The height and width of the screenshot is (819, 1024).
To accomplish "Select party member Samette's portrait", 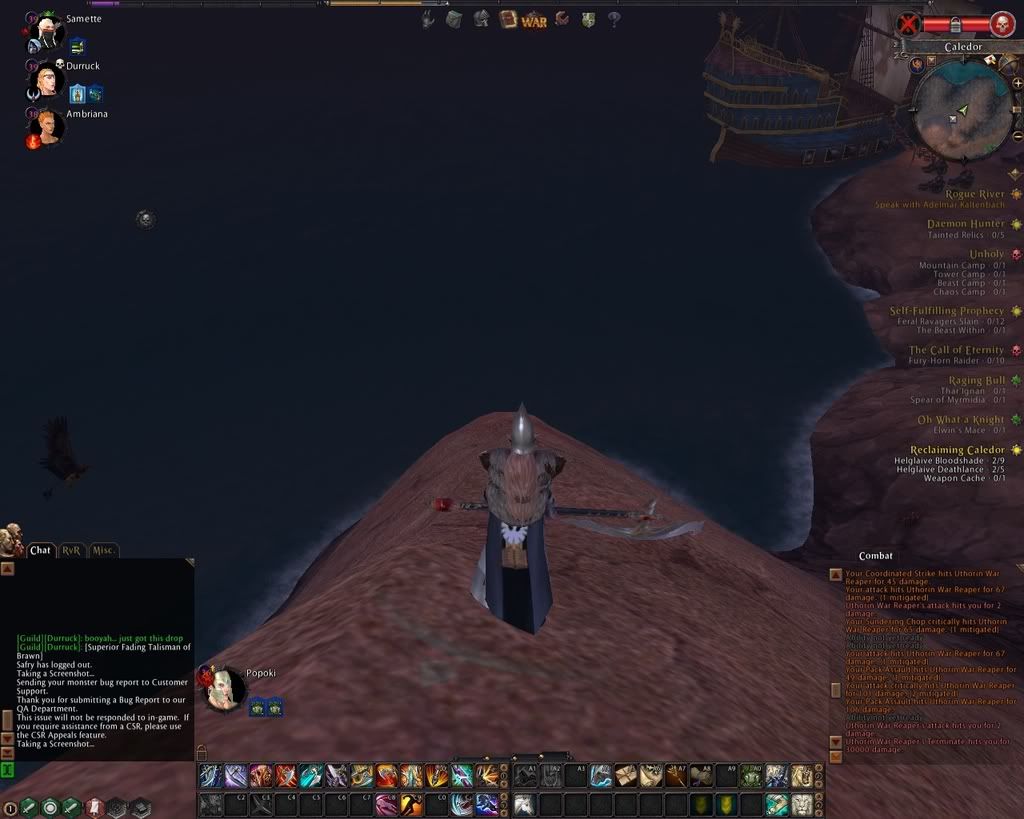I will coord(47,35).
